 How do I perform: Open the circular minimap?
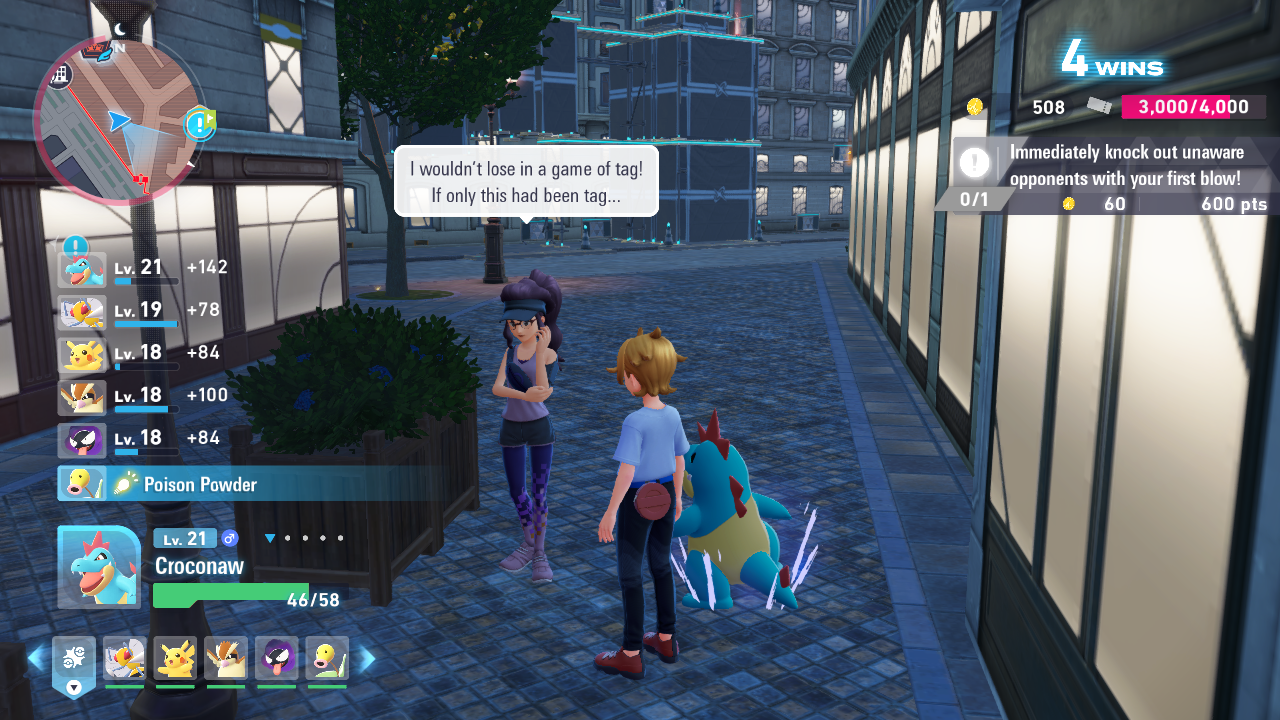(x=118, y=120)
